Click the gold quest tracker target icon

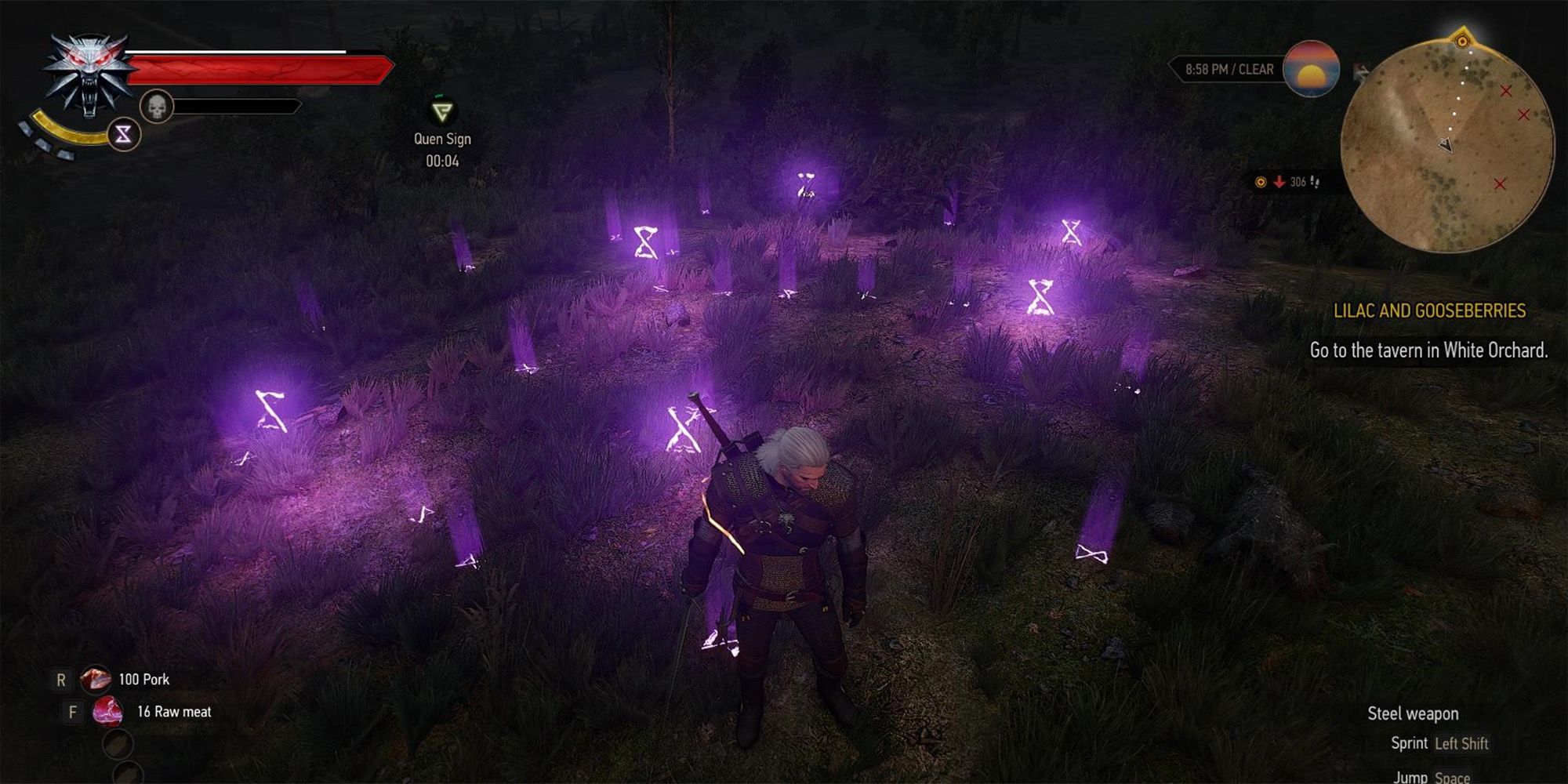1260,181
